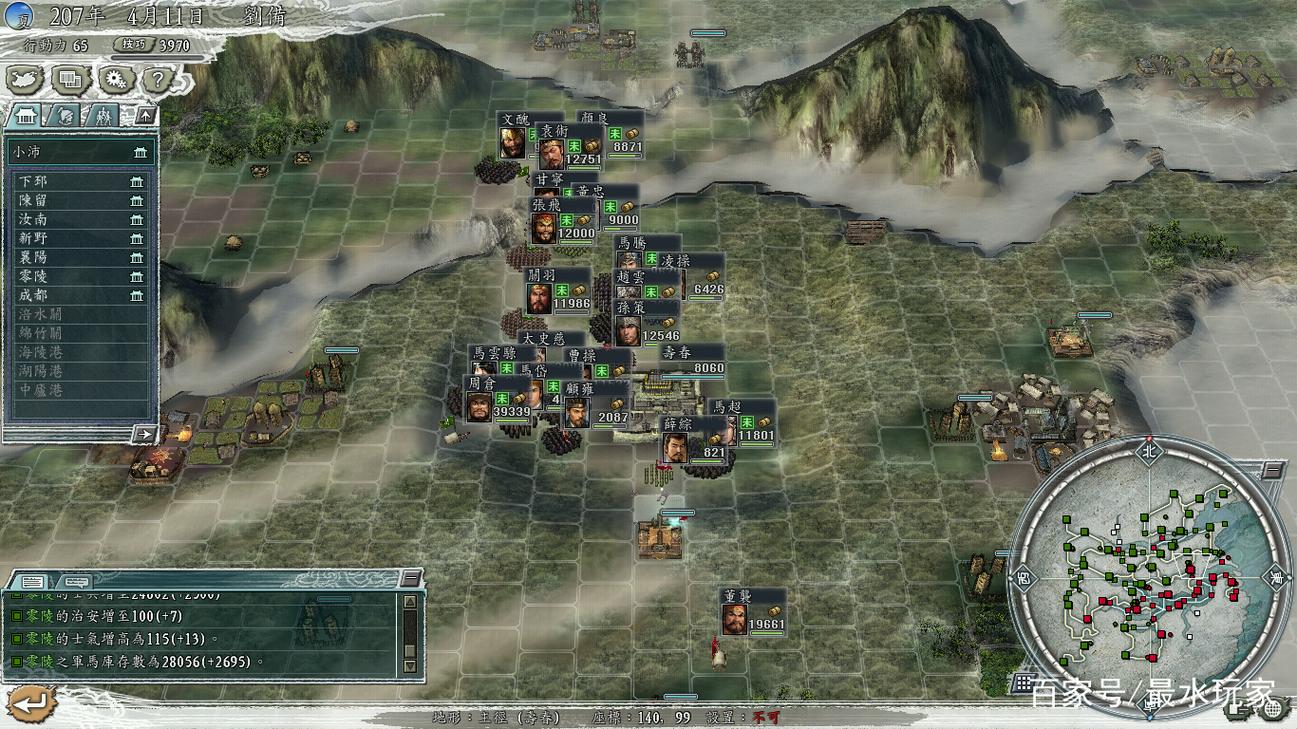Open the windows list button

70,80
